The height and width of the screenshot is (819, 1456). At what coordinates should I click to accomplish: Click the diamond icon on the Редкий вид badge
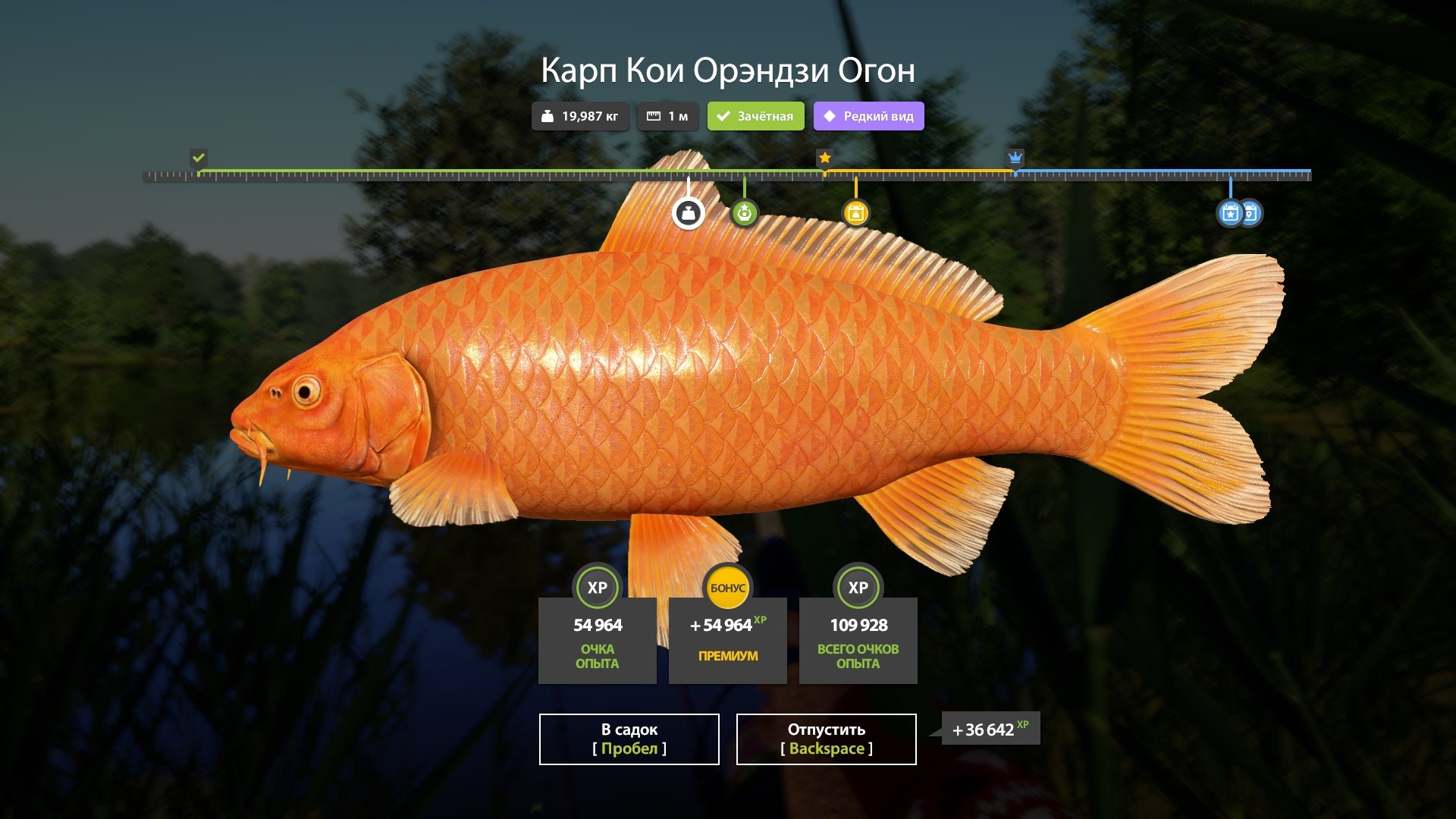point(829,116)
